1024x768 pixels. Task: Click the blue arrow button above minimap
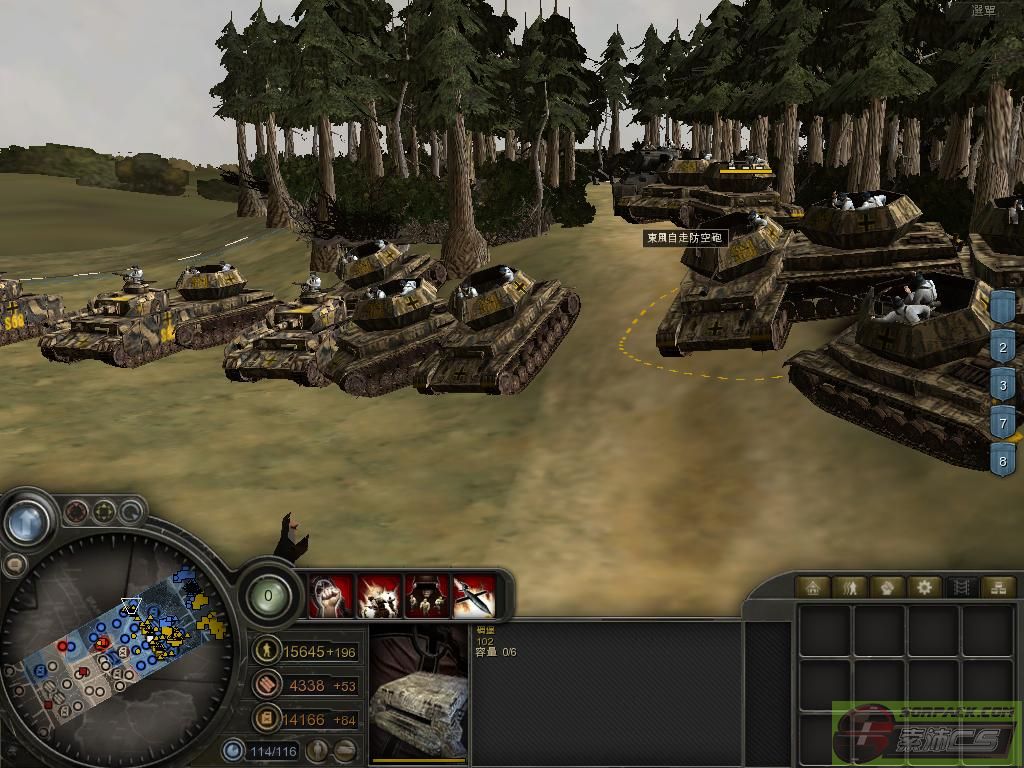[x=27, y=520]
